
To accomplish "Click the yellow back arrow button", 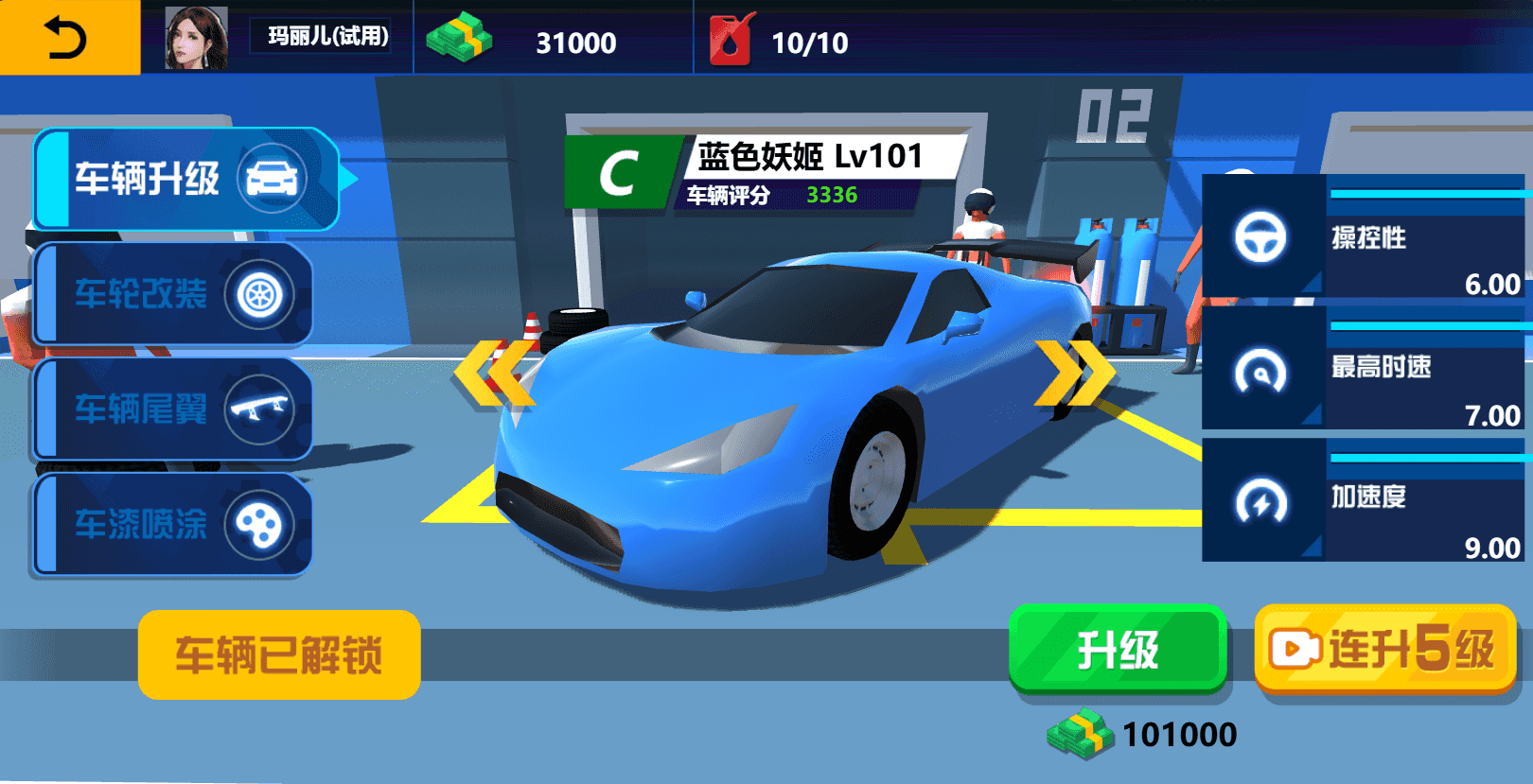I will coord(63,39).
